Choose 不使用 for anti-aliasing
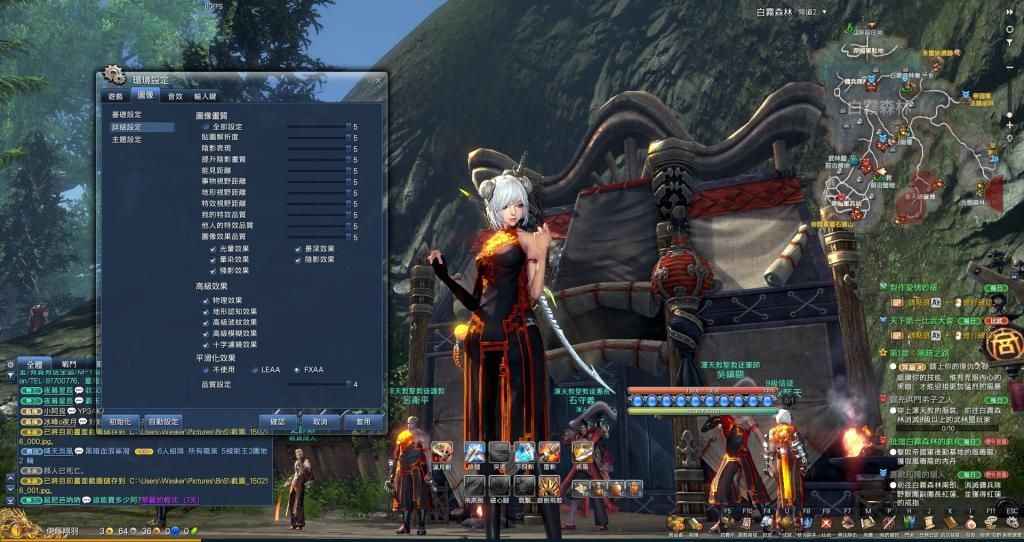 [203, 370]
